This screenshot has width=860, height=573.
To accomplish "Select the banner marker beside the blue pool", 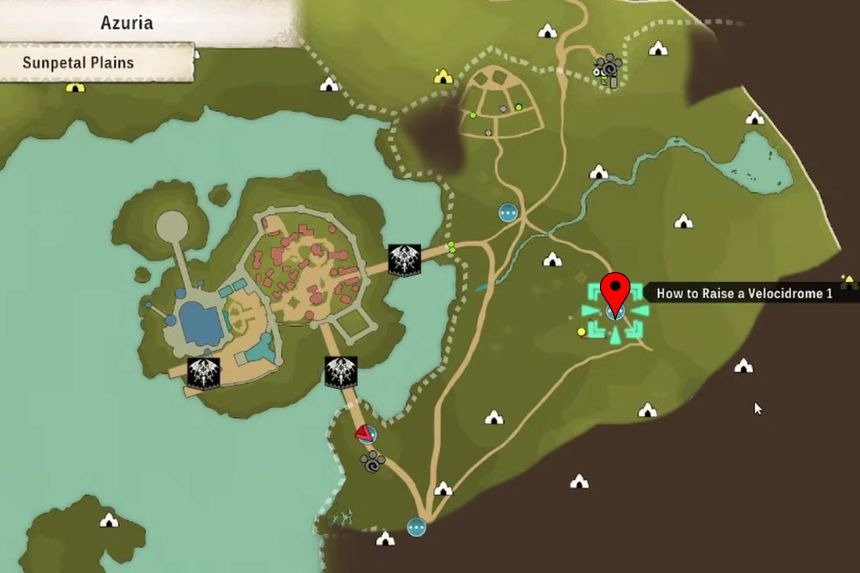I will click(203, 373).
